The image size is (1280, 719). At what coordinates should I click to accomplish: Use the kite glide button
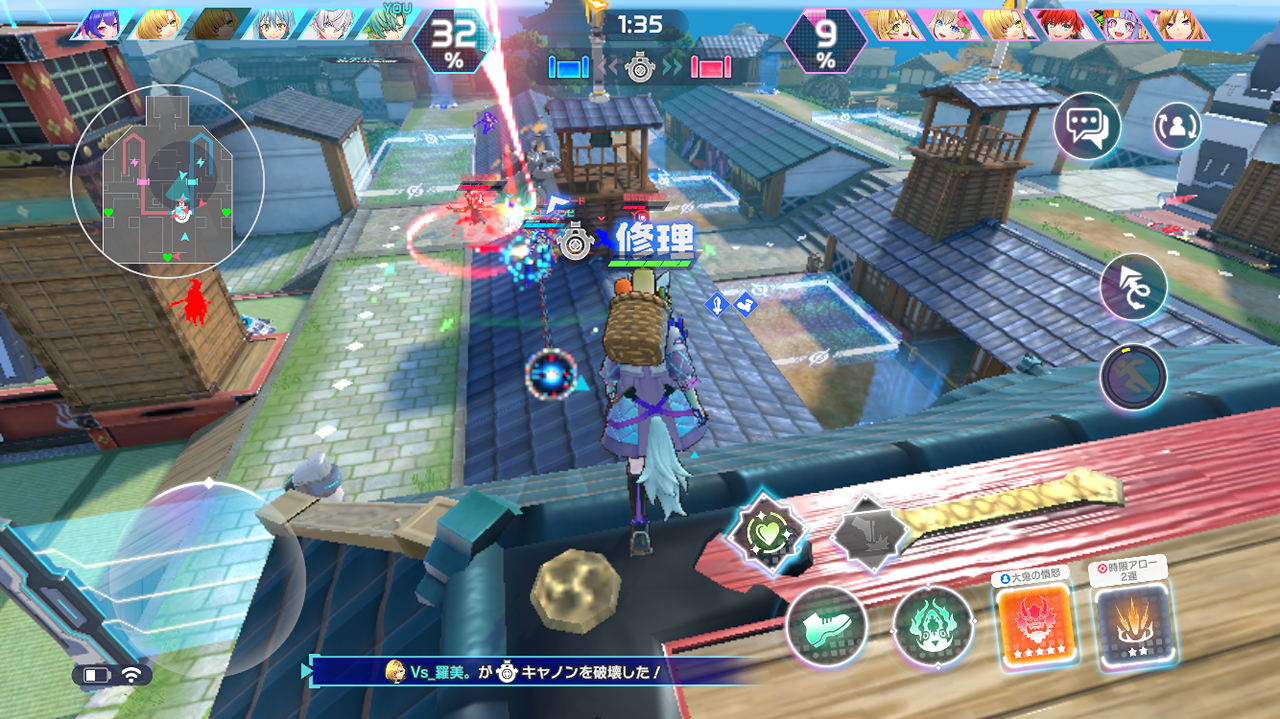click(x=1133, y=287)
